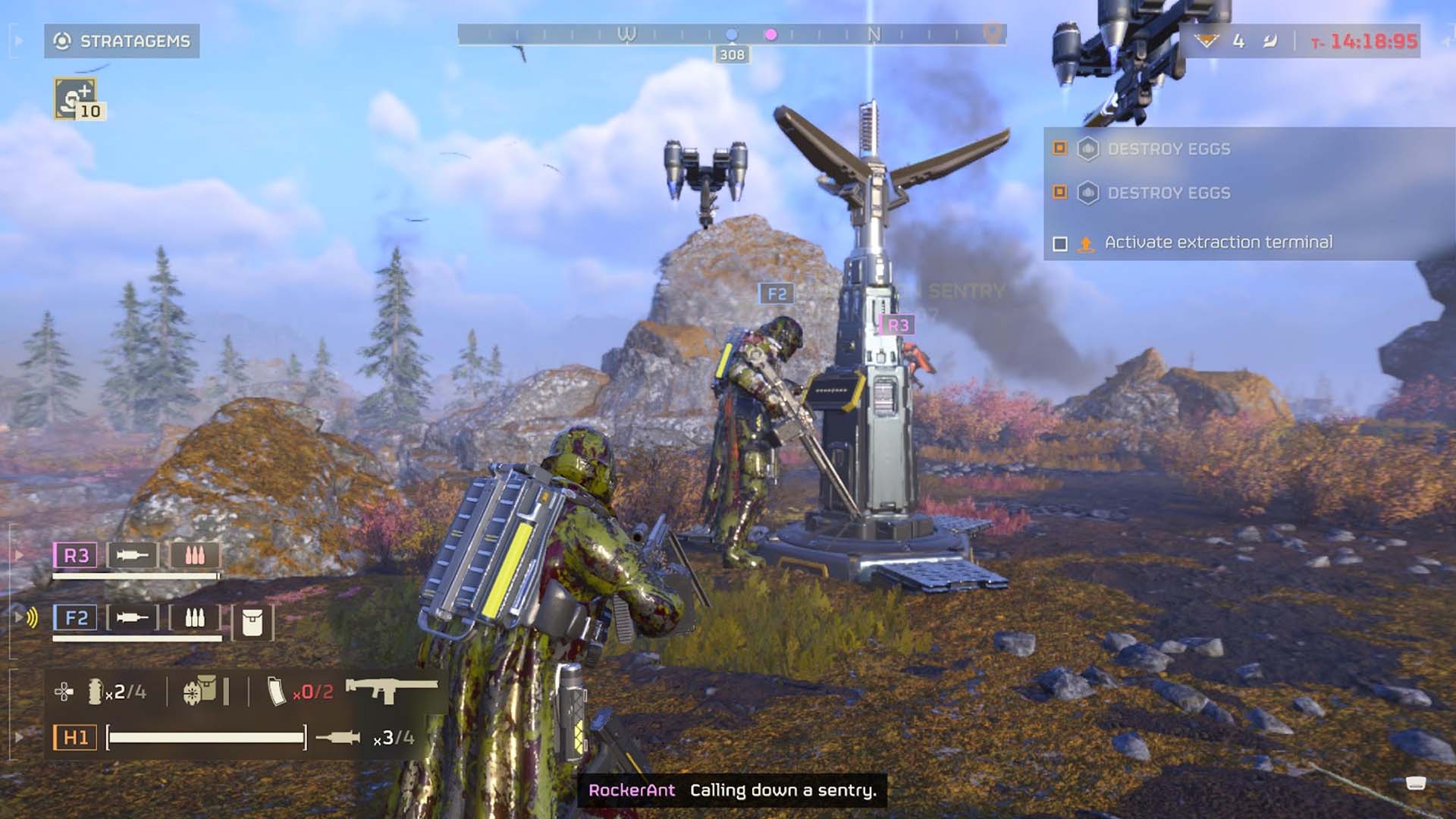Expand the arrow beside F2's teammate bar

pos(17,617)
